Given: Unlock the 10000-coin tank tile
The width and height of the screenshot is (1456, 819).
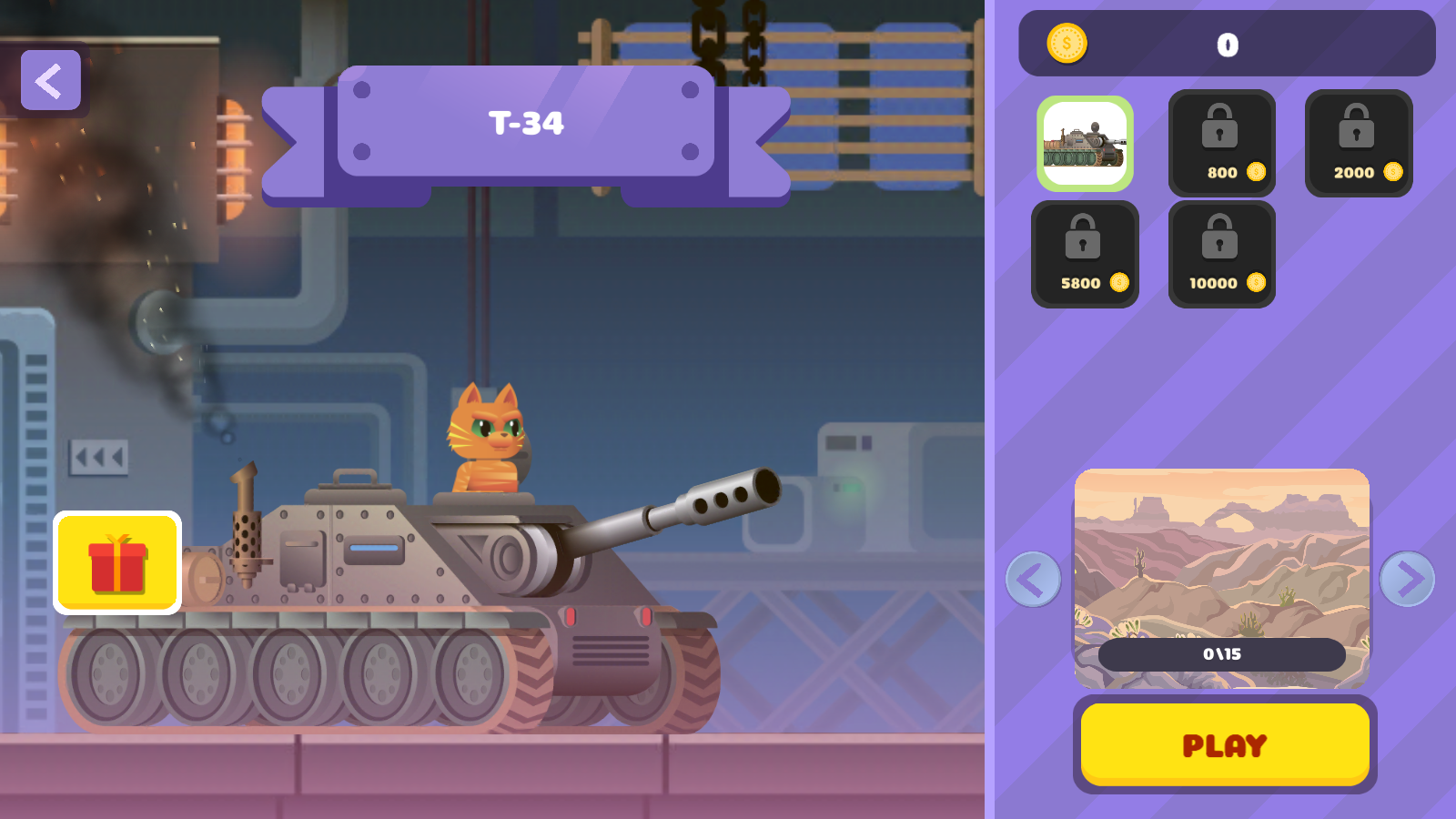Looking at the screenshot, I should coord(1221,254).
